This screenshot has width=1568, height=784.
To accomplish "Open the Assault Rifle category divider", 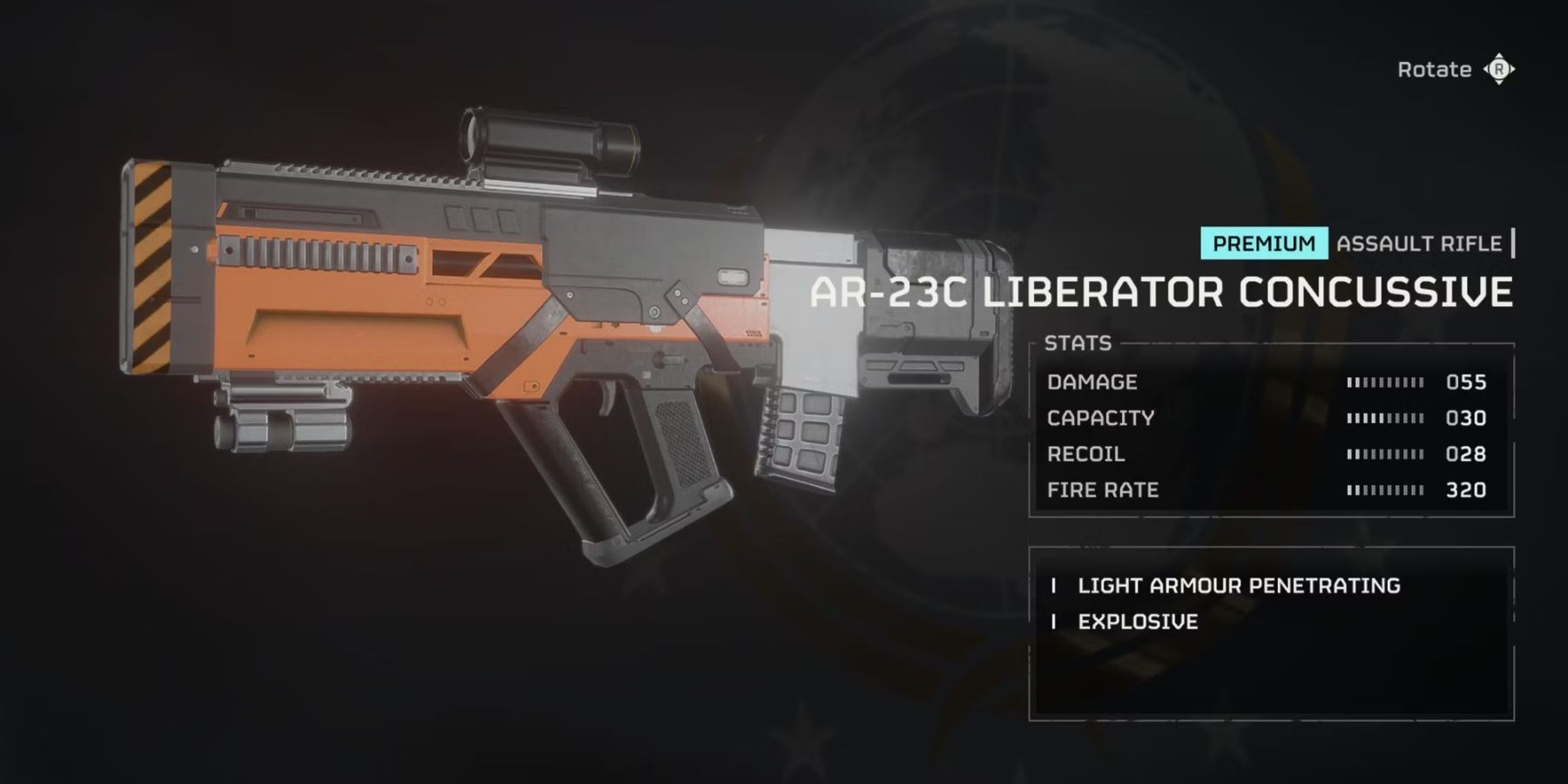I will tap(1513, 243).
